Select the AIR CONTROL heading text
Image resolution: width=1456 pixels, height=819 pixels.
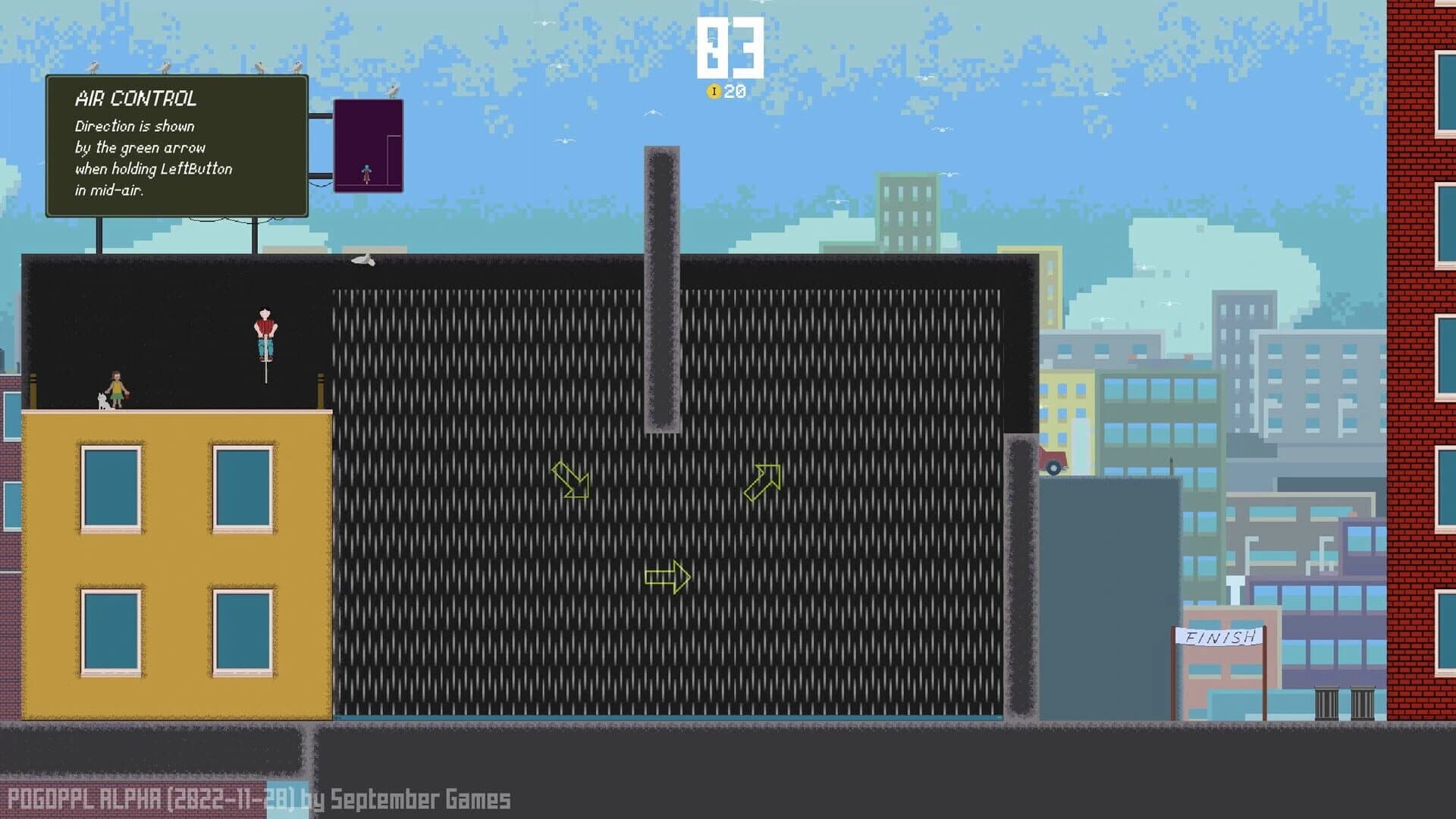136,98
